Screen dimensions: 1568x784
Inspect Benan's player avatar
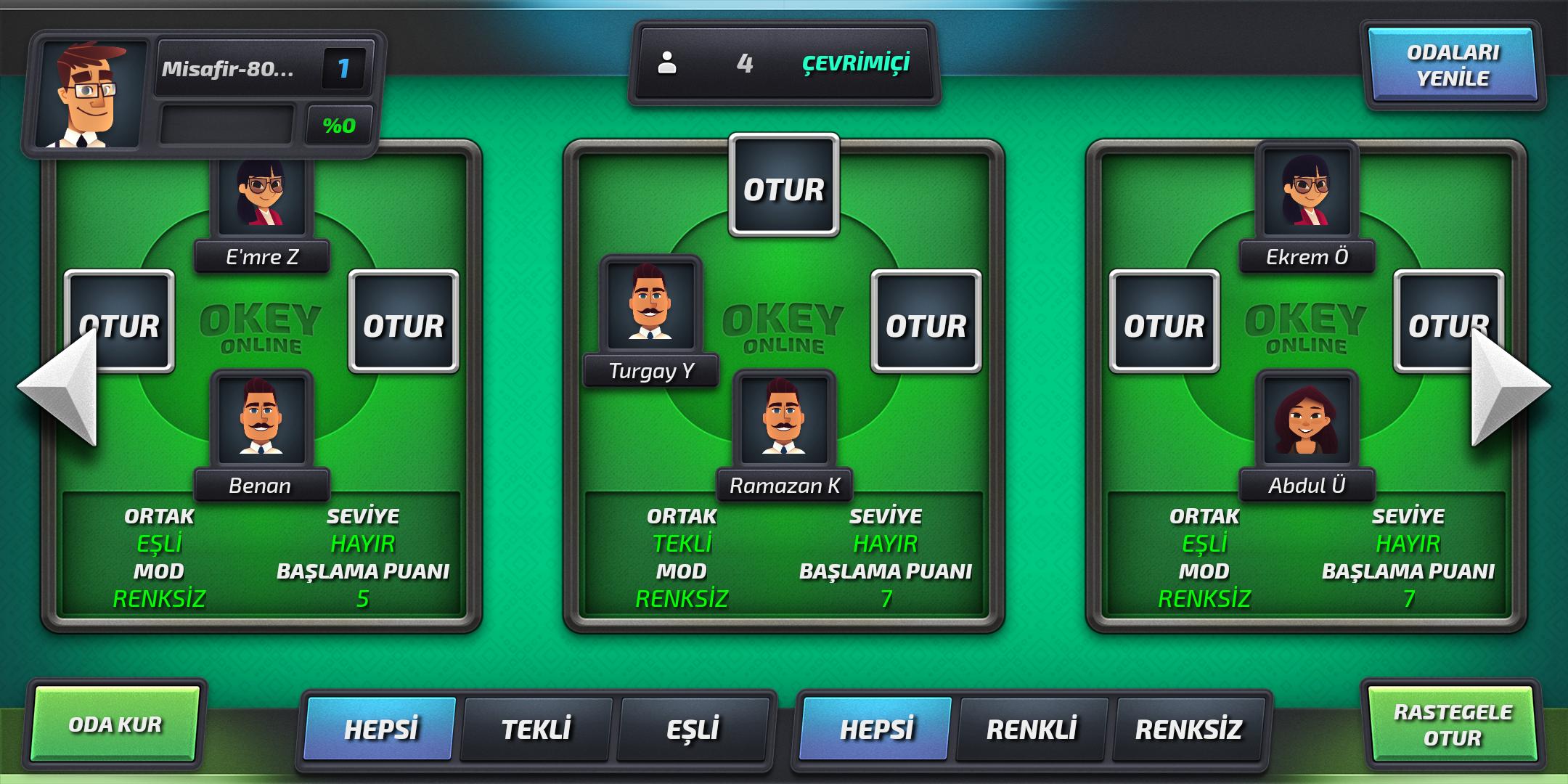(x=261, y=418)
